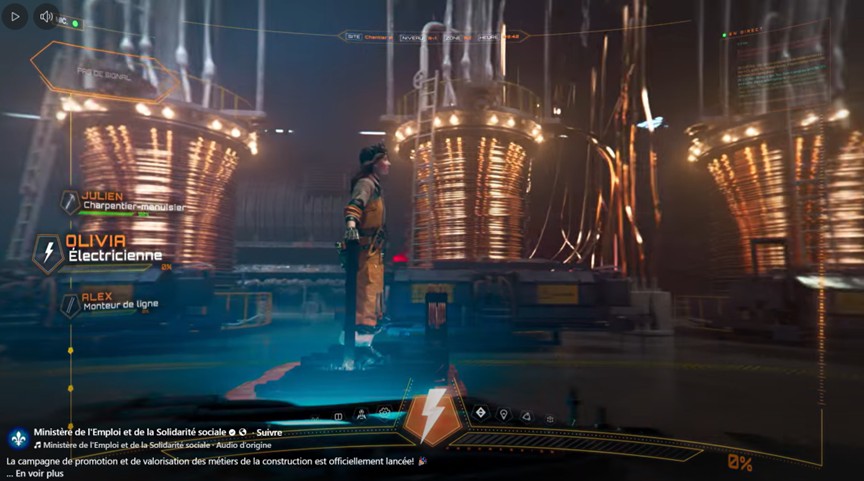Select the map pin marker icon
The image size is (864, 481).
[x=504, y=414]
